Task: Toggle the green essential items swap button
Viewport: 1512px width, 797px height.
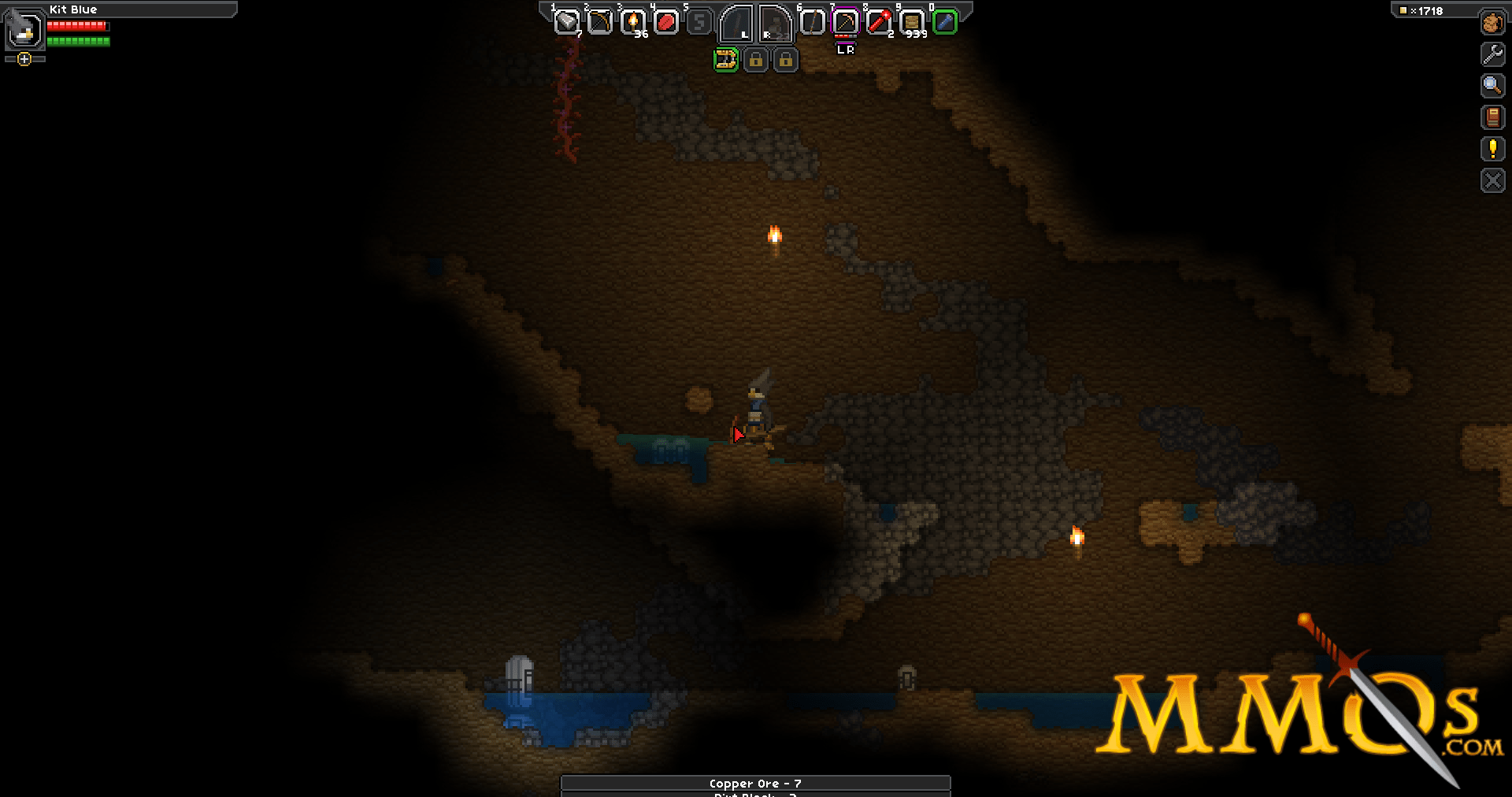Action: [x=727, y=61]
